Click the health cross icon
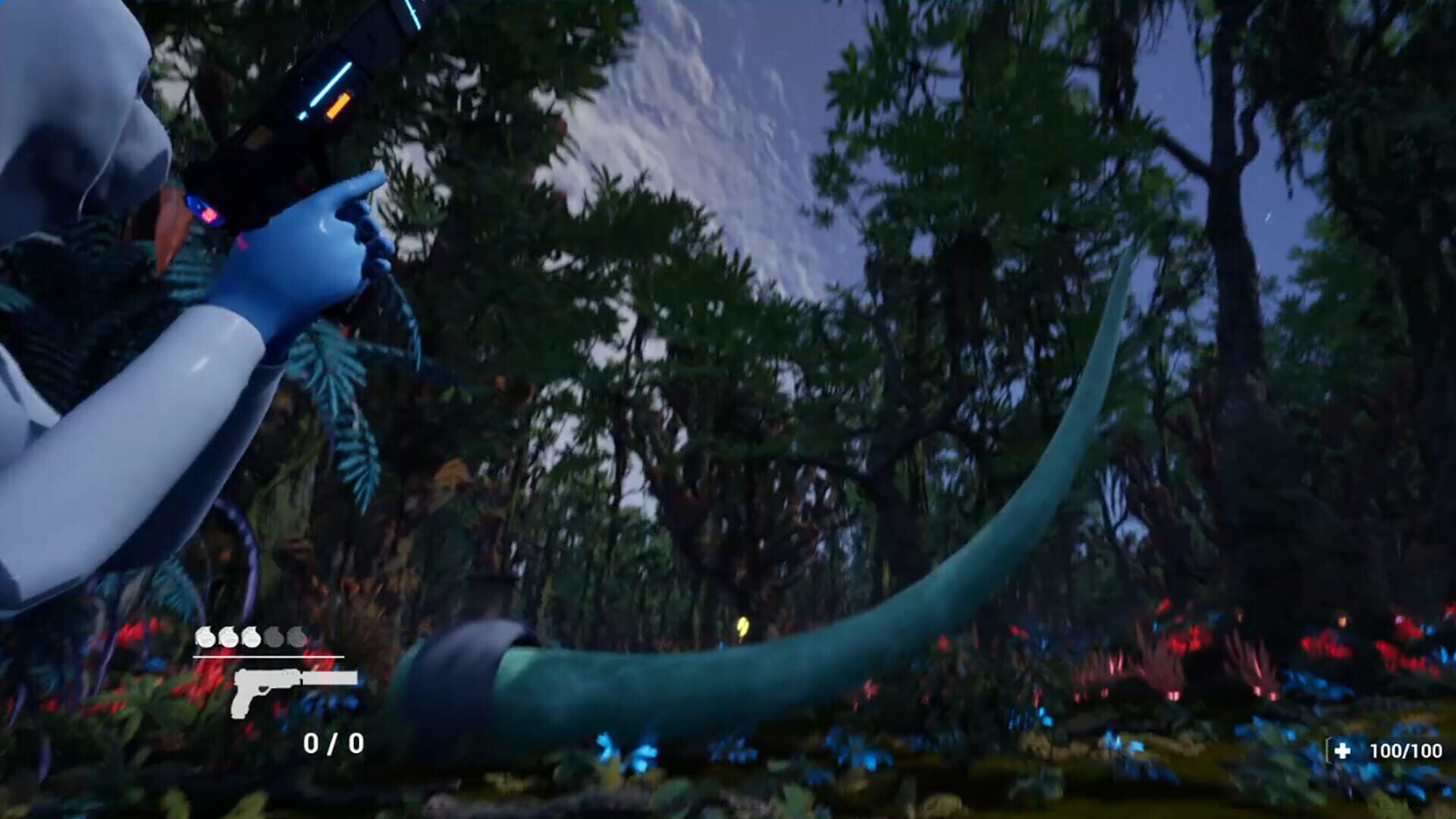This screenshot has height=819, width=1456. point(1343,751)
